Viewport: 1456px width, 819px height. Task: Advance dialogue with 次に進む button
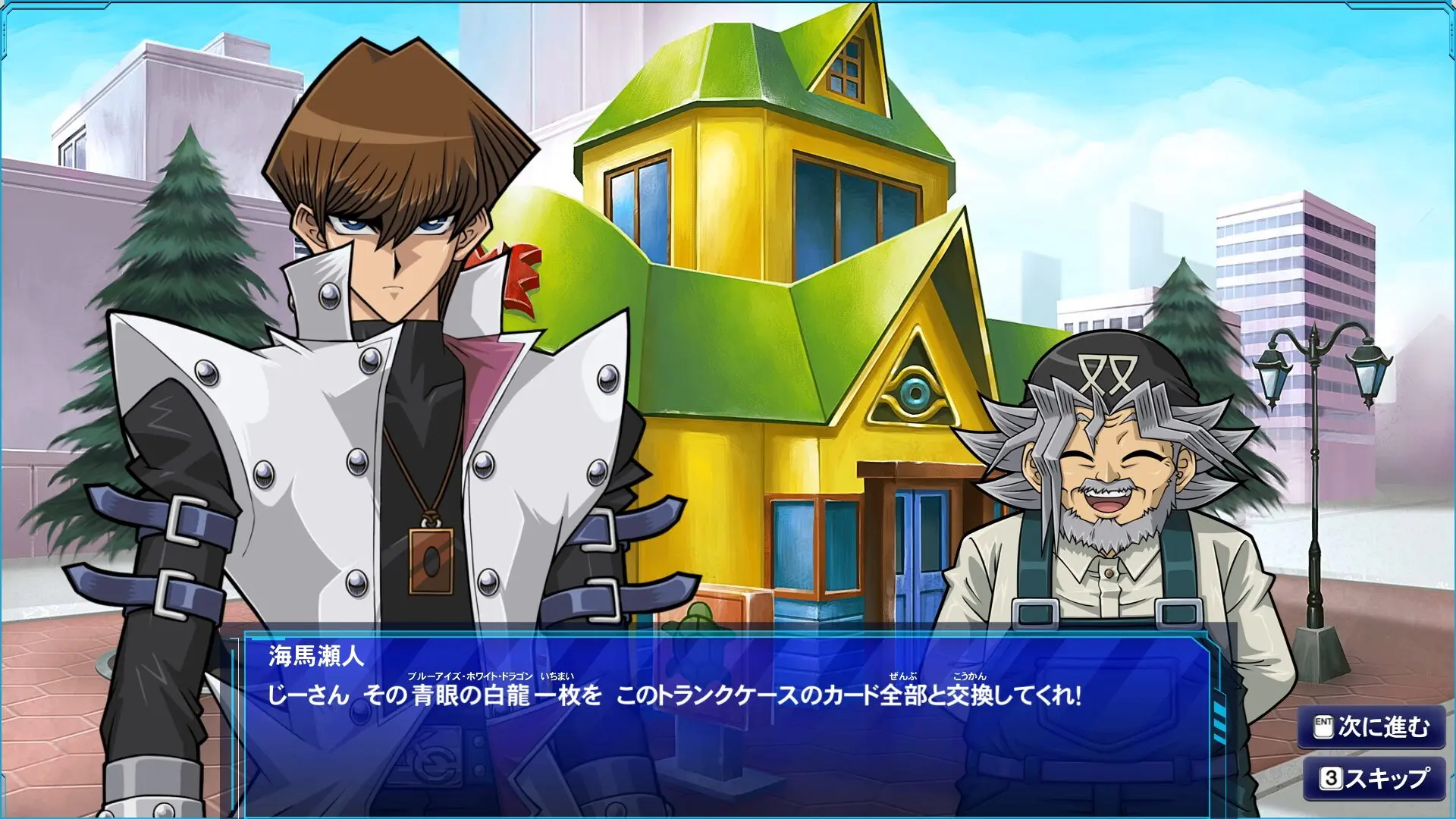[x=1372, y=728]
